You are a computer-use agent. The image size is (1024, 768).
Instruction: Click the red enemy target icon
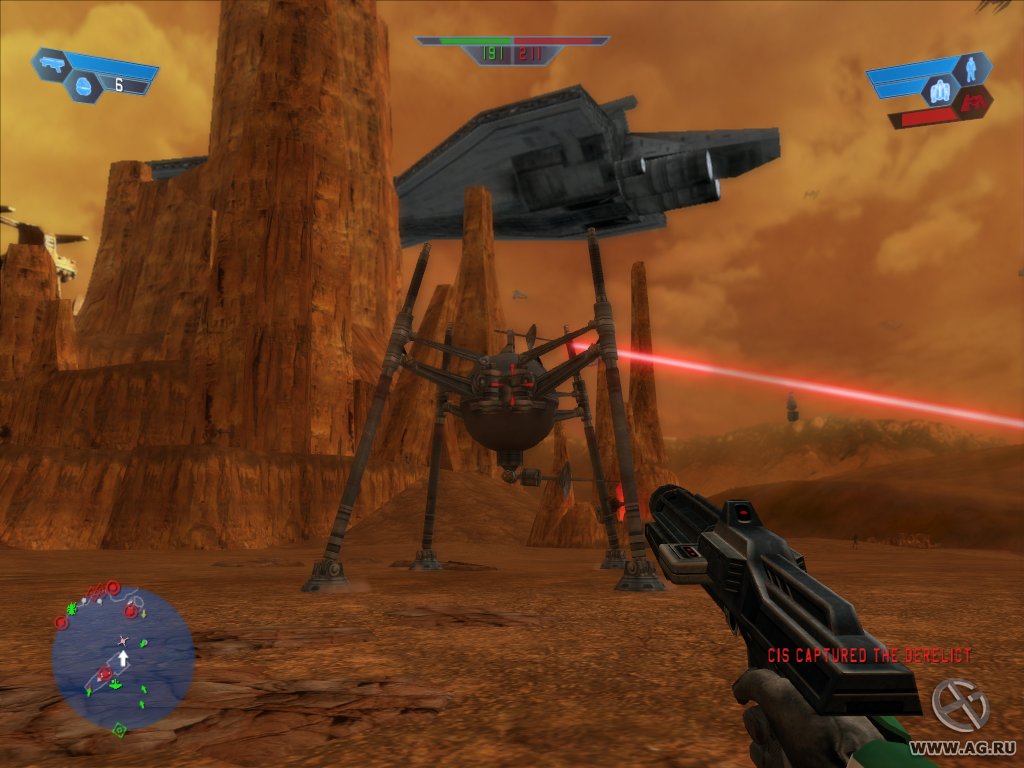[x=972, y=100]
